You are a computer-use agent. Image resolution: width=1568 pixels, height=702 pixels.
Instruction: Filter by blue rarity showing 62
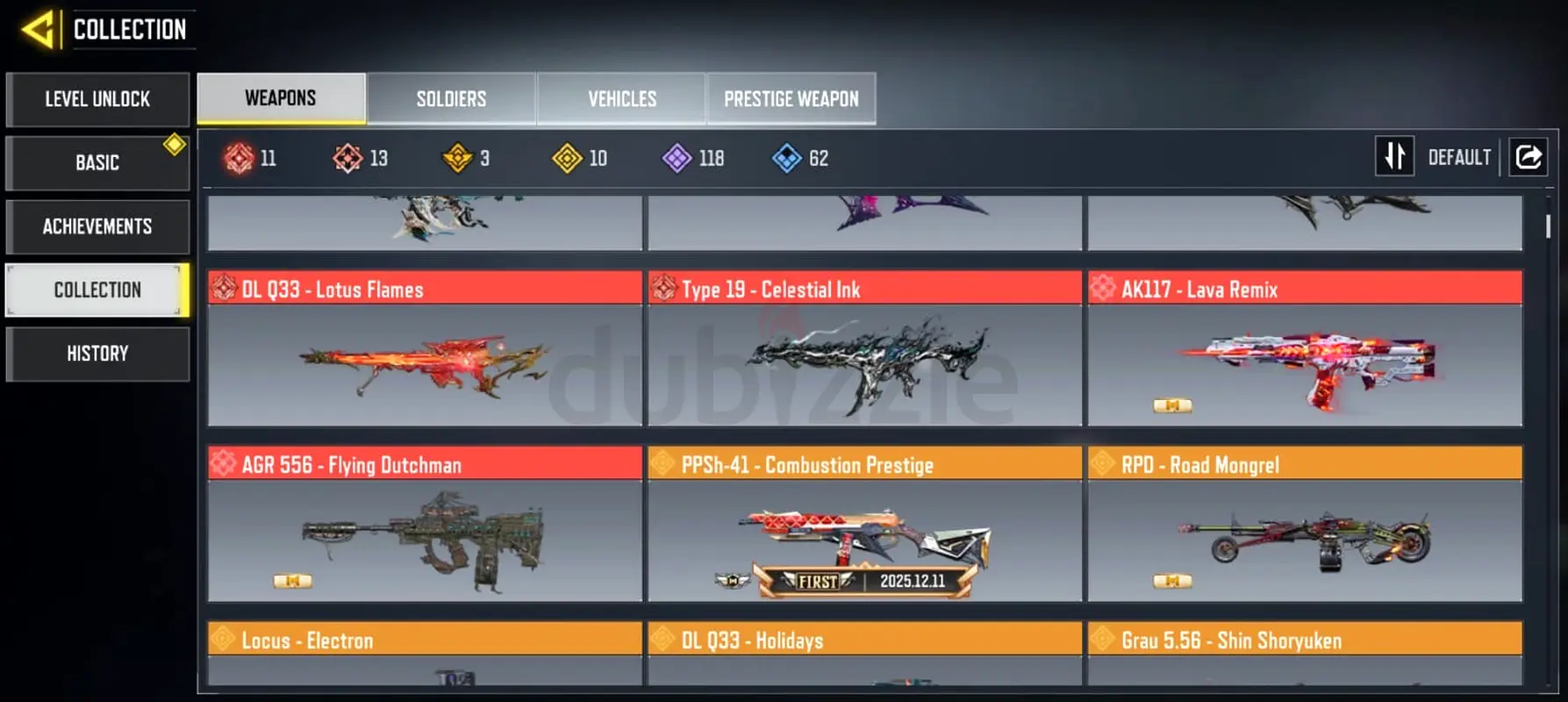pyautogui.click(x=800, y=158)
